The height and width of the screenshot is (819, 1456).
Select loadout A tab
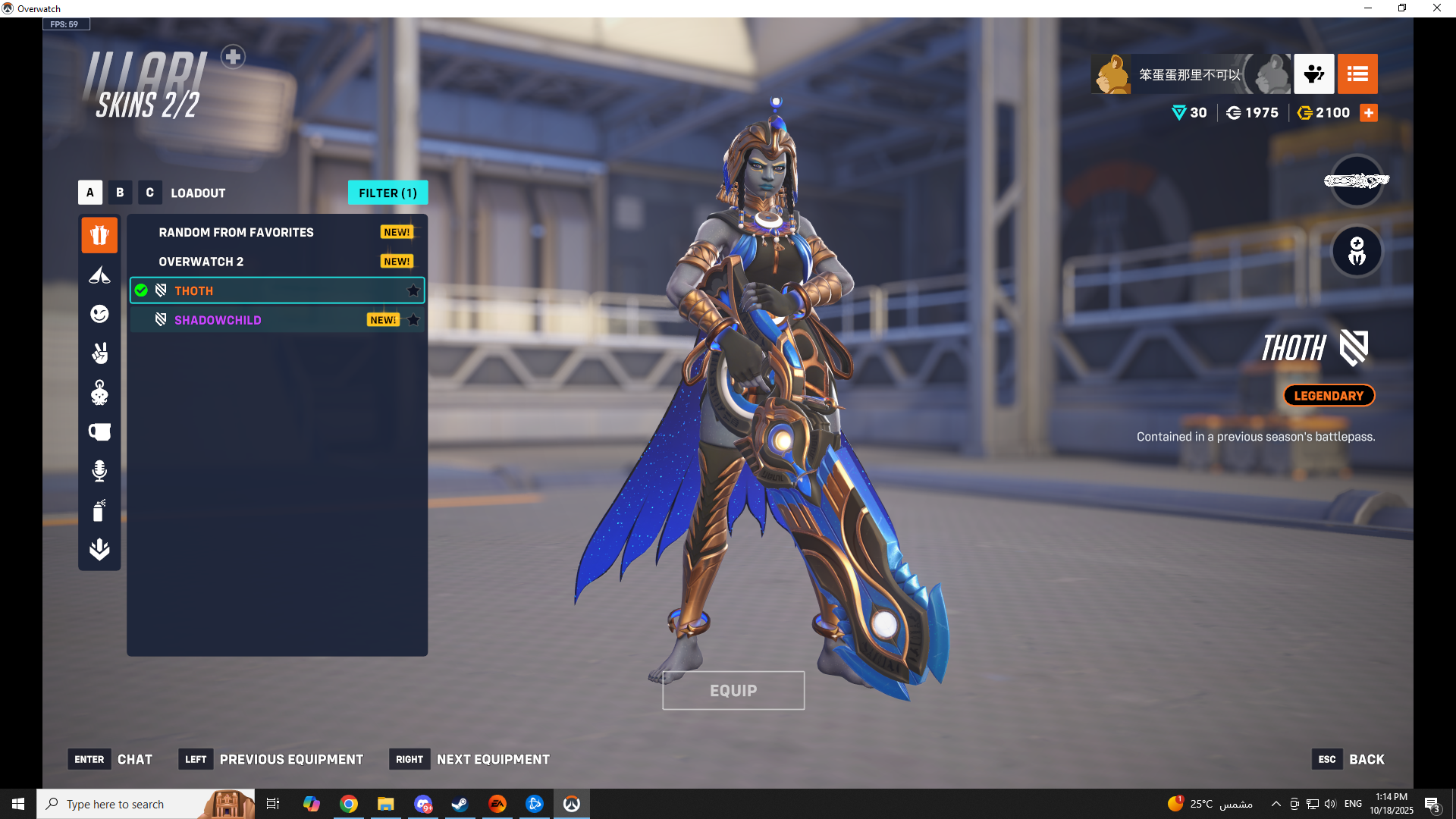point(89,193)
